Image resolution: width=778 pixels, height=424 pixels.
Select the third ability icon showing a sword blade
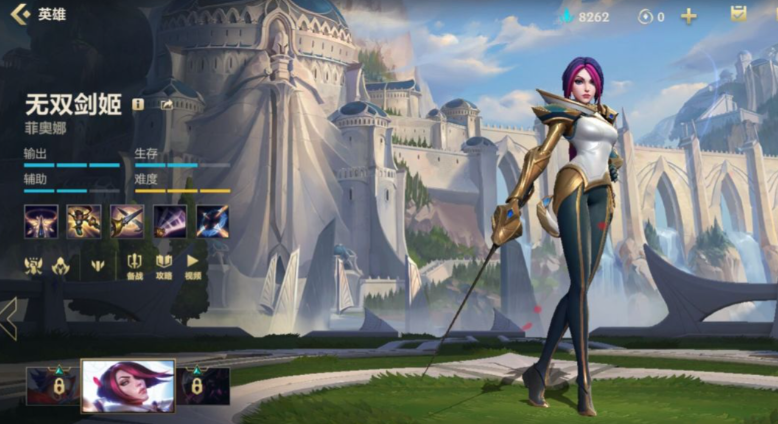tap(127, 221)
